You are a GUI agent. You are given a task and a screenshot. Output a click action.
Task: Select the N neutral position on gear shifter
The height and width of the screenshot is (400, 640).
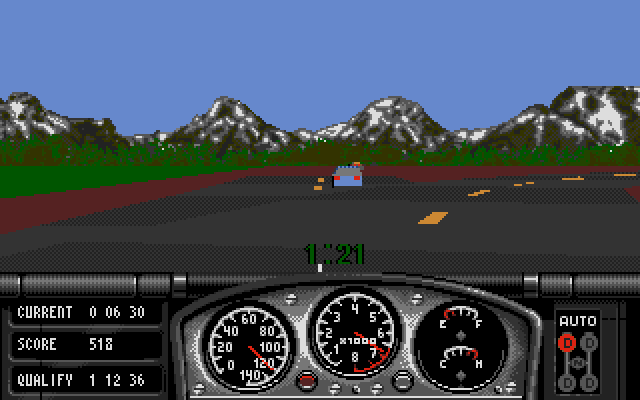578,362
